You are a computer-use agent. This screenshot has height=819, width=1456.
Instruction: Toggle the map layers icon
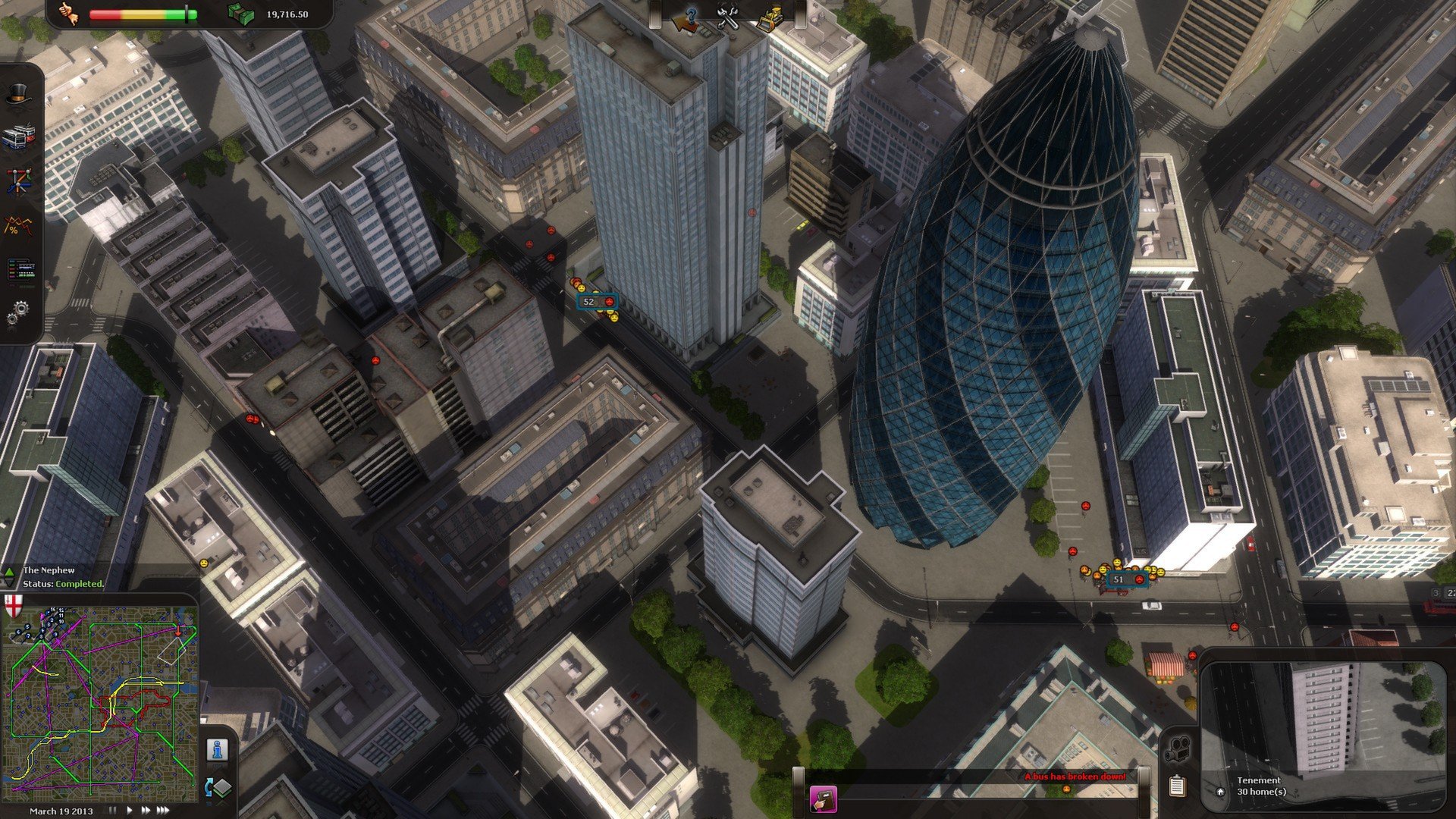218,788
